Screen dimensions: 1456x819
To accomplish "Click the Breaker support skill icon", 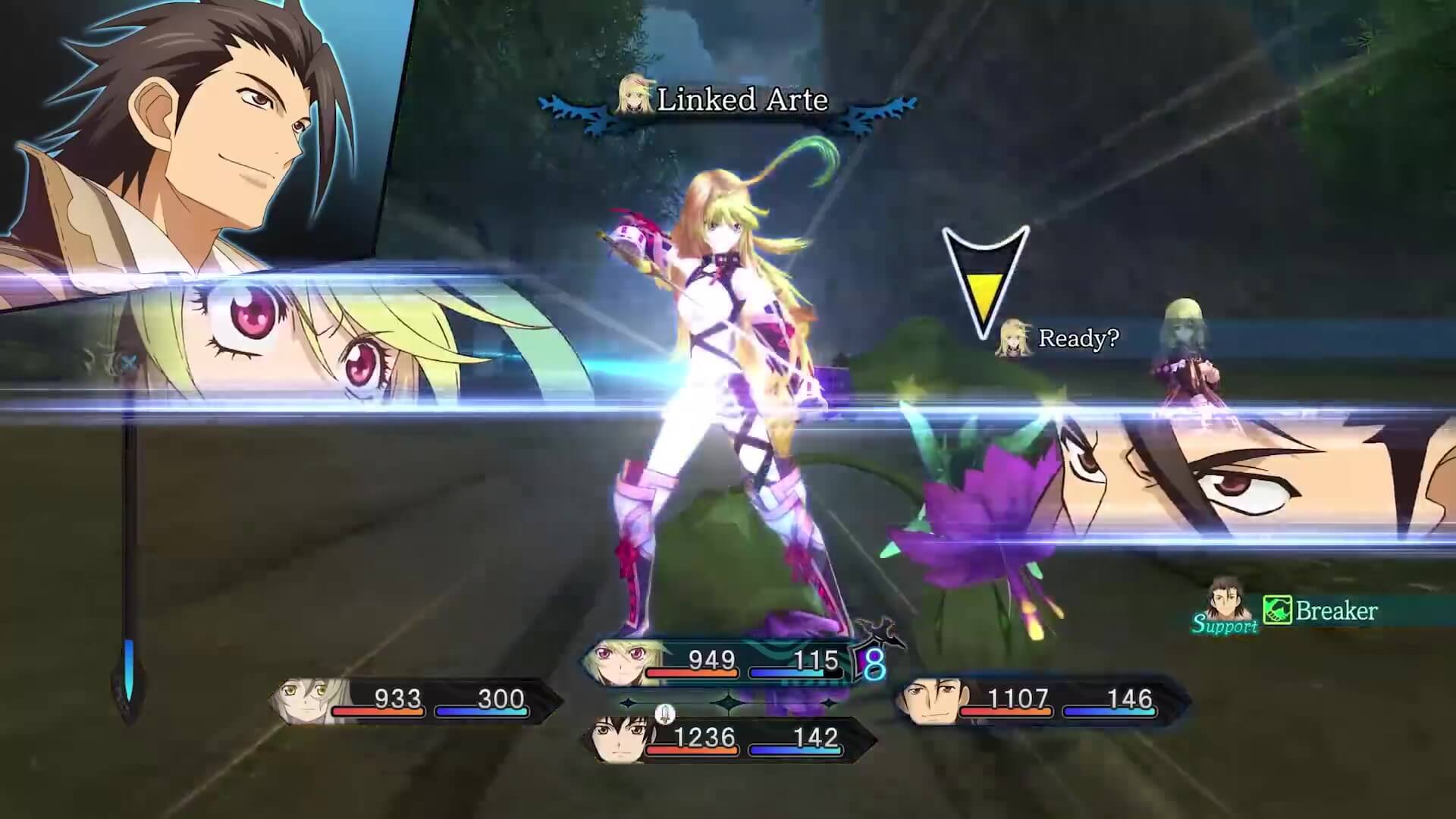I will (1277, 610).
